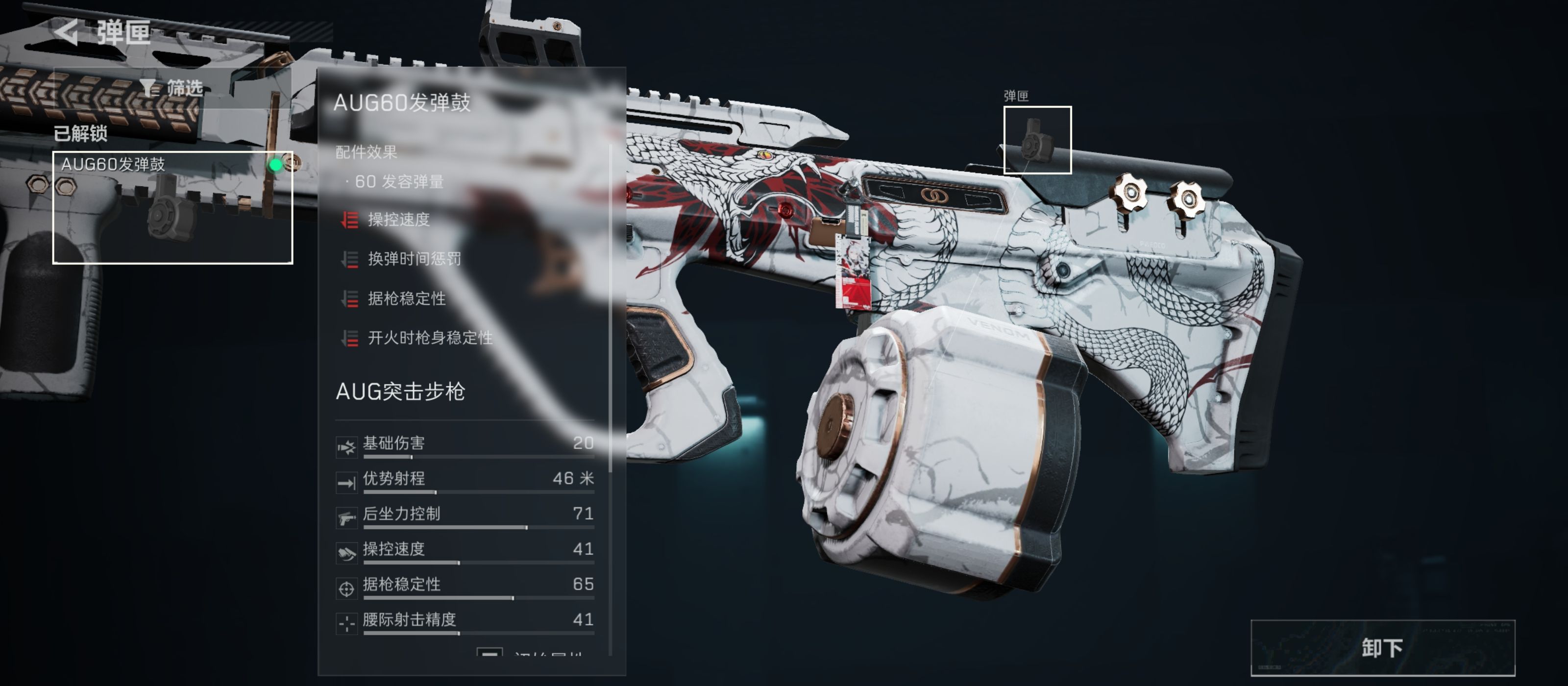Click the 卸下 unequip button
Screen dimensions: 1568x686
[x=1382, y=648]
